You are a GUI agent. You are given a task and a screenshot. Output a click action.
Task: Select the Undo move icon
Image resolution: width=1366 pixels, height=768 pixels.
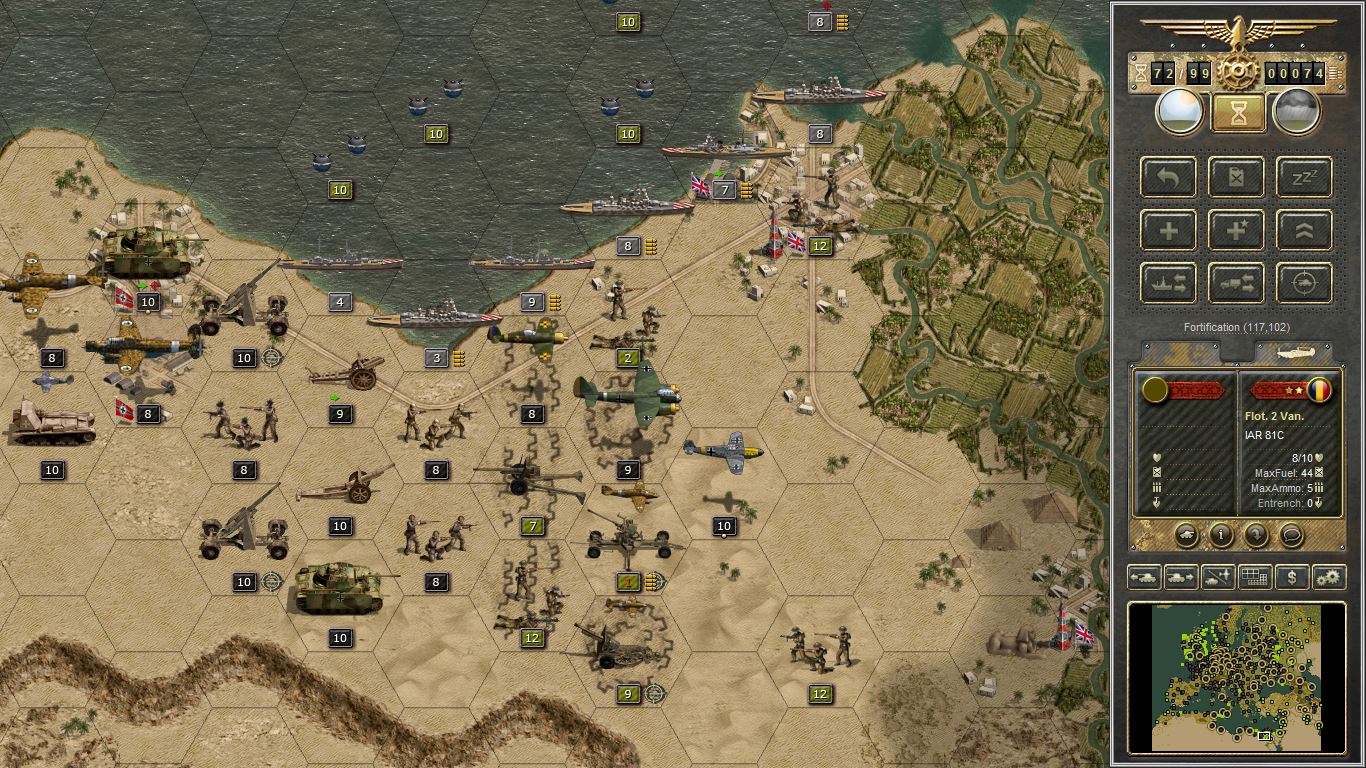click(x=1167, y=178)
